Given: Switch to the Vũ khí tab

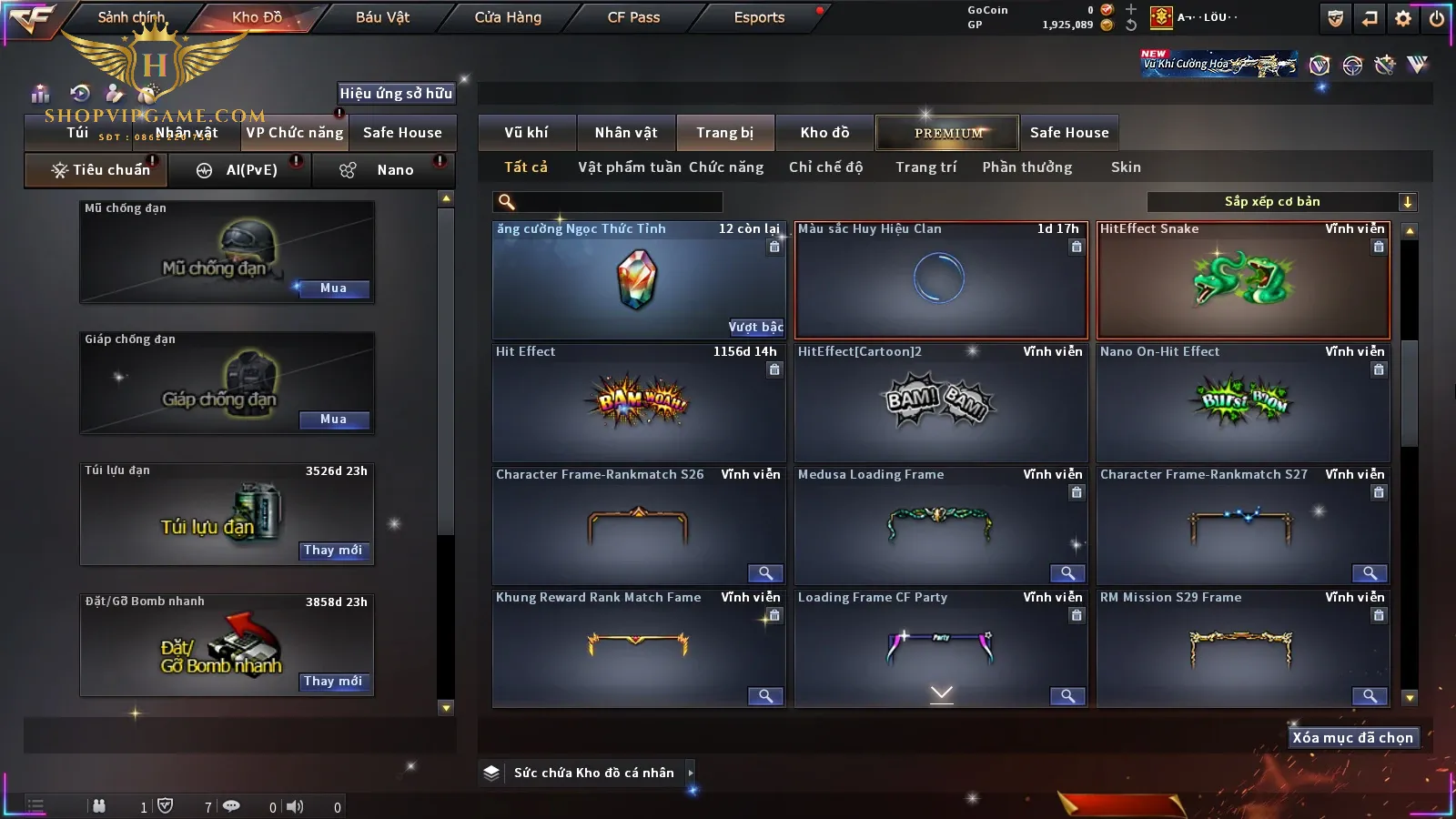Looking at the screenshot, I should (x=526, y=133).
